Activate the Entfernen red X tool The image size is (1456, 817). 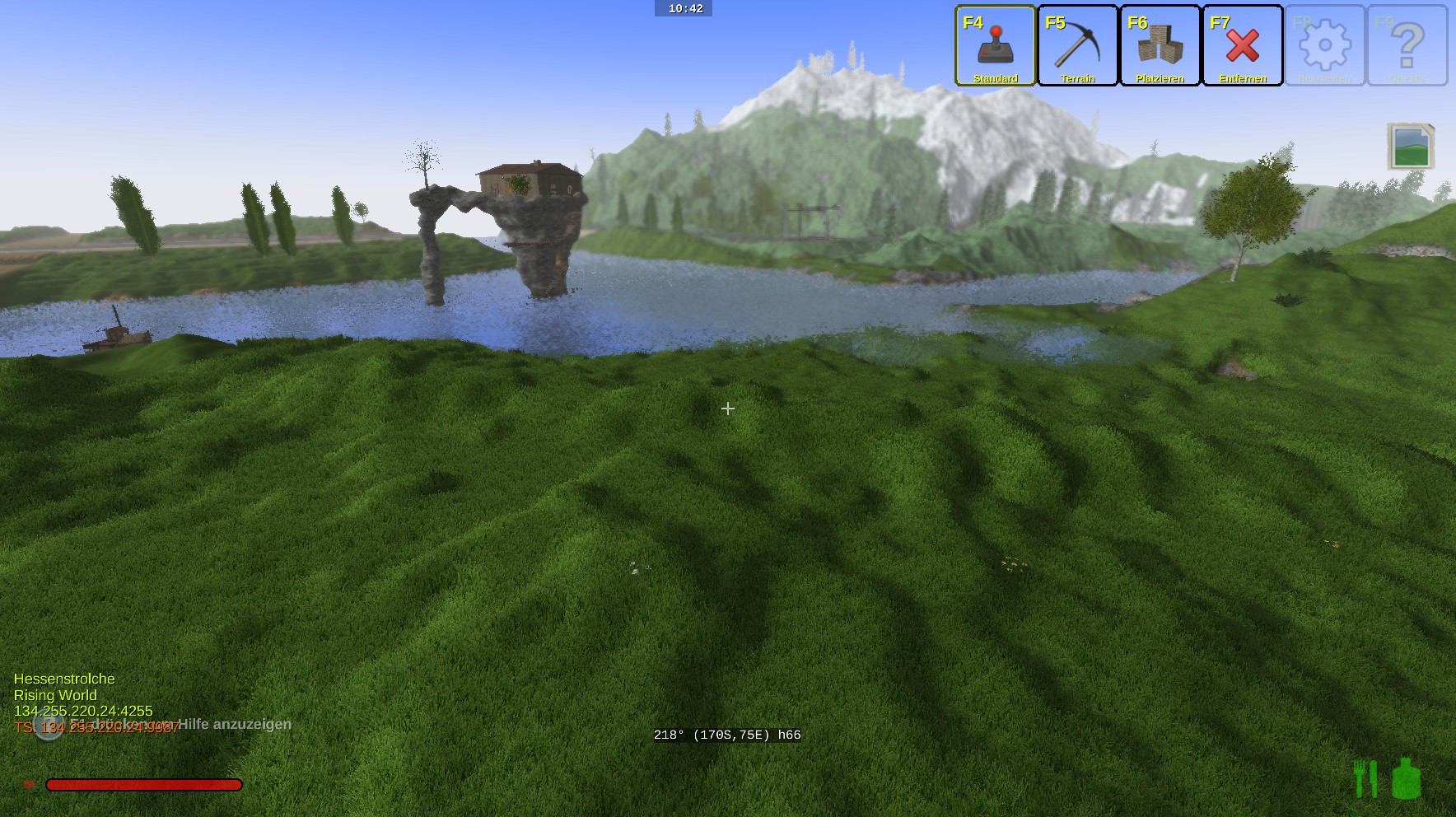(1242, 45)
